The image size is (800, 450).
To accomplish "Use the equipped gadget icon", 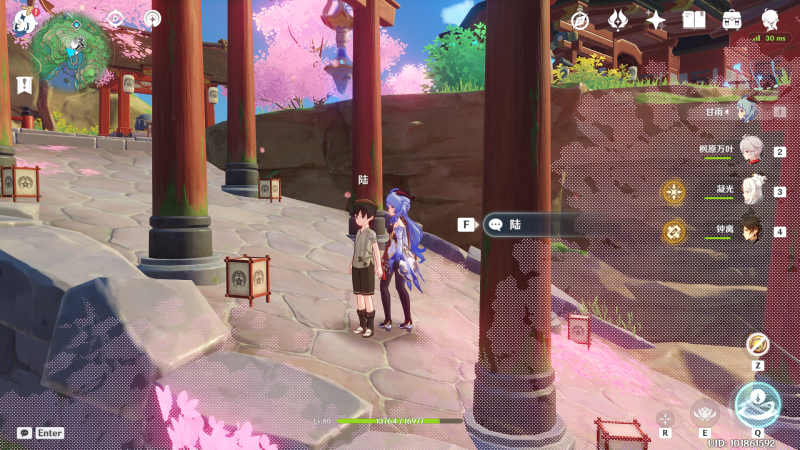I will pyautogui.click(x=757, y=345).
